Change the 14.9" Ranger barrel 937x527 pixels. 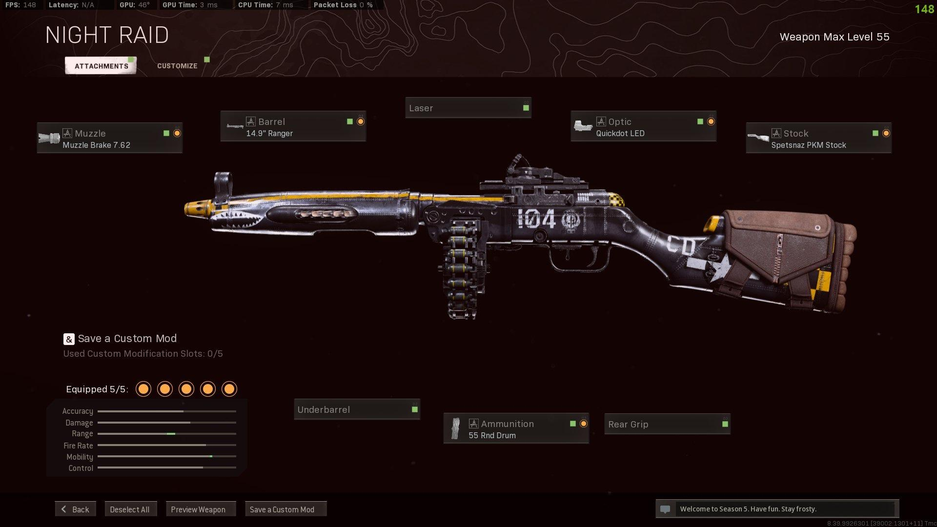pyautogui.click(x=293, y=127)
